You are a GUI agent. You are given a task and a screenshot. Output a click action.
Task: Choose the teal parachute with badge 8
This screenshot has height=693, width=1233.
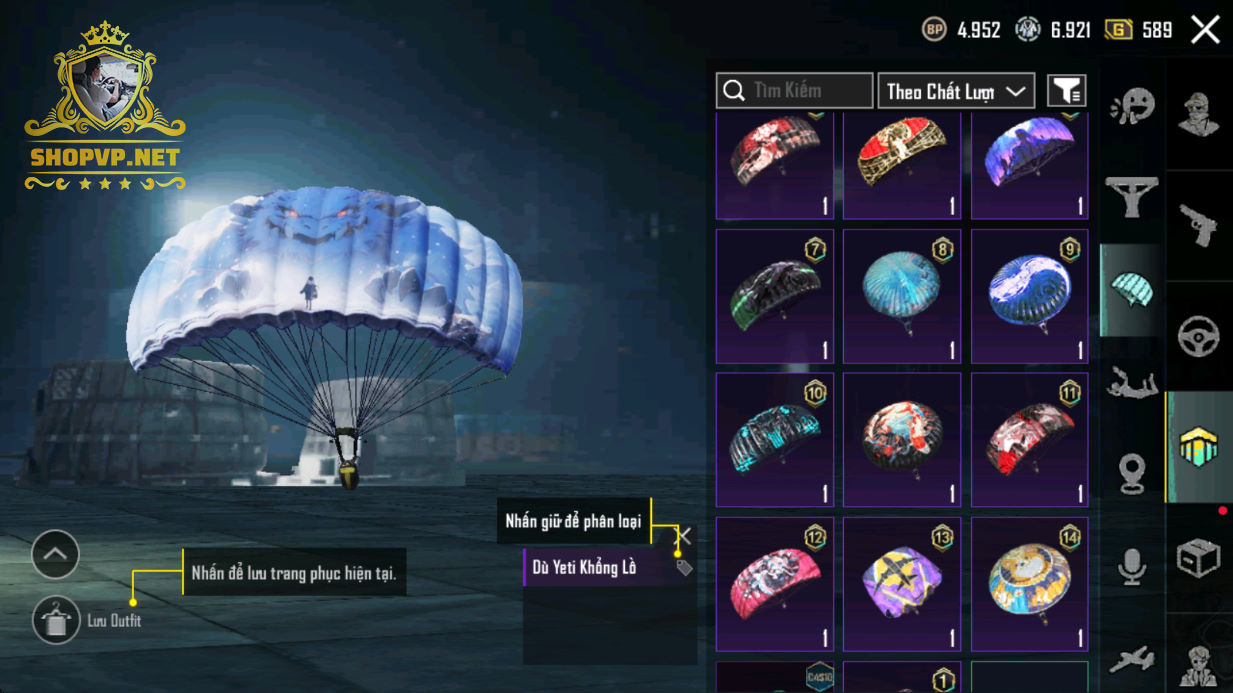pyautogui.click(x=902, y=297)
